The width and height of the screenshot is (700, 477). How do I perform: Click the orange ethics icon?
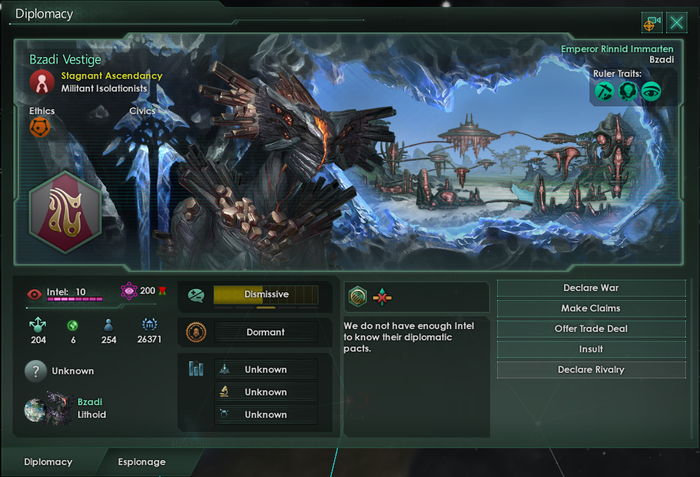41,128
